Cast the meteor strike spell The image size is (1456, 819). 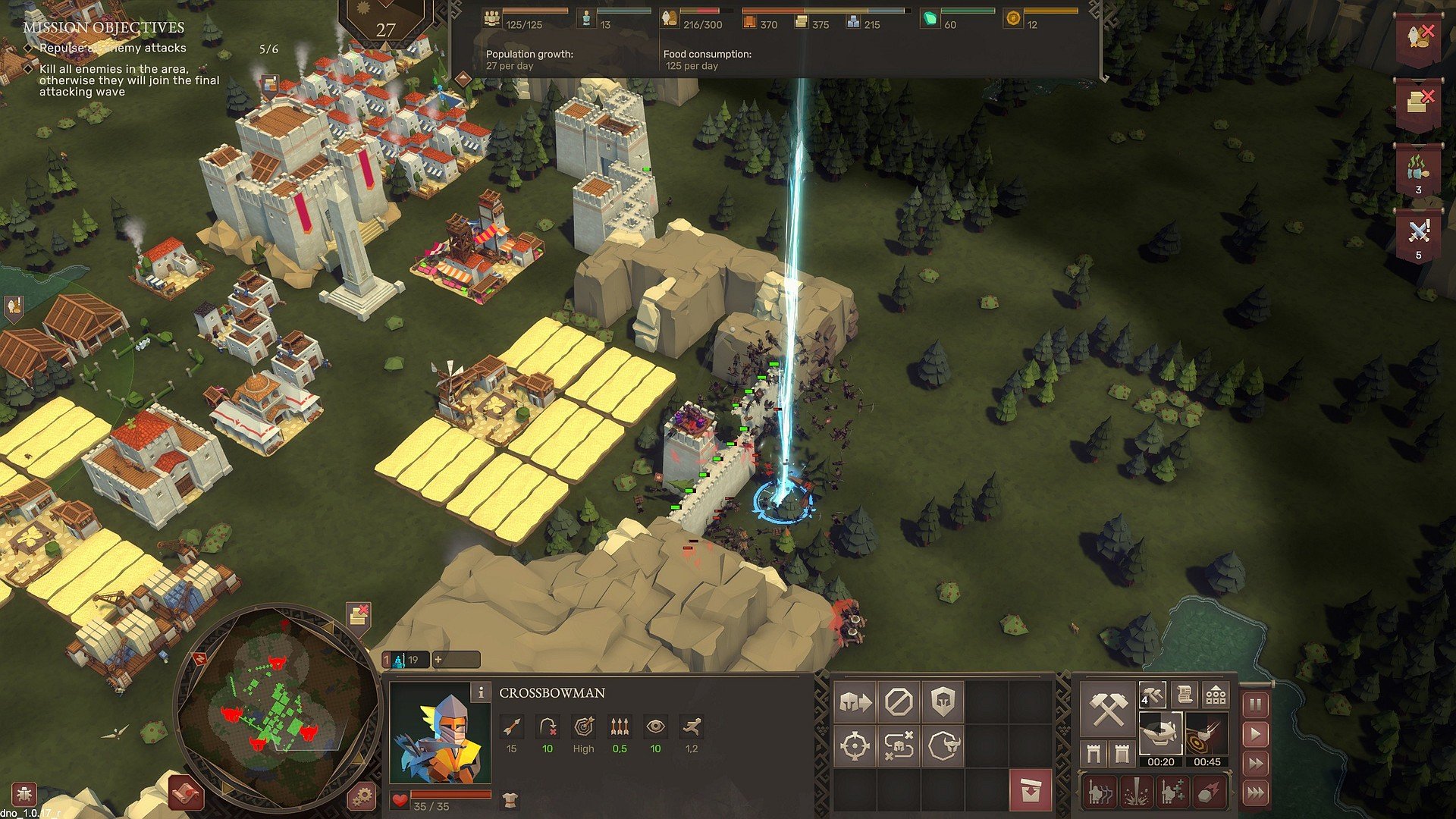click(1209, 792)
